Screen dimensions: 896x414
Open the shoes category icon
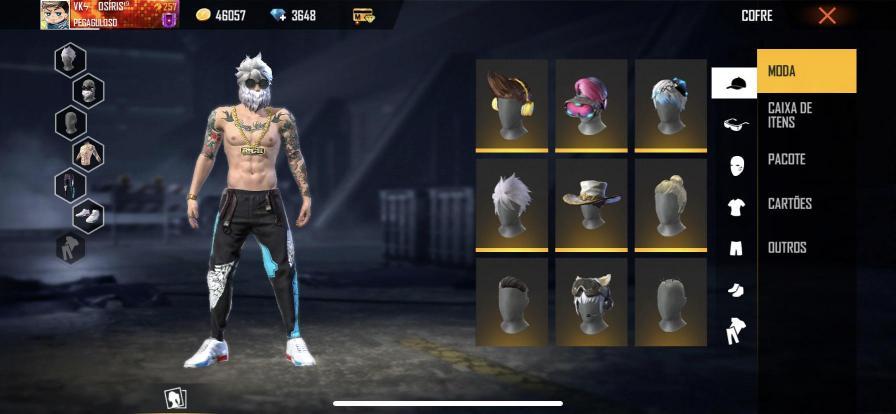pyautogui.click(x=734, y=290)
